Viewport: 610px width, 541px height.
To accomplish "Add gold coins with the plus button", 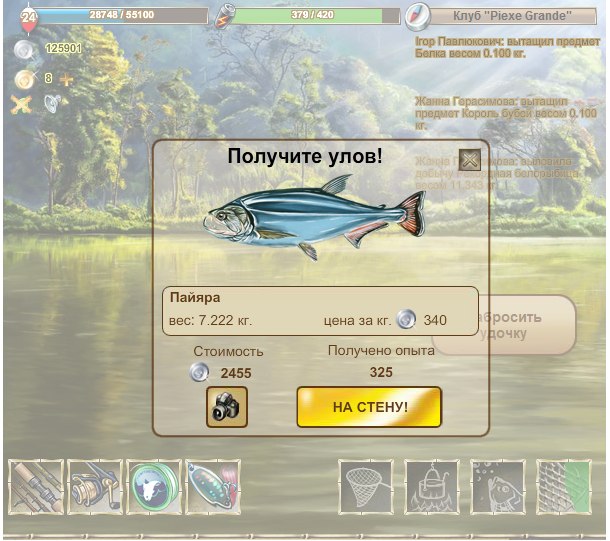I will [67, 78].
